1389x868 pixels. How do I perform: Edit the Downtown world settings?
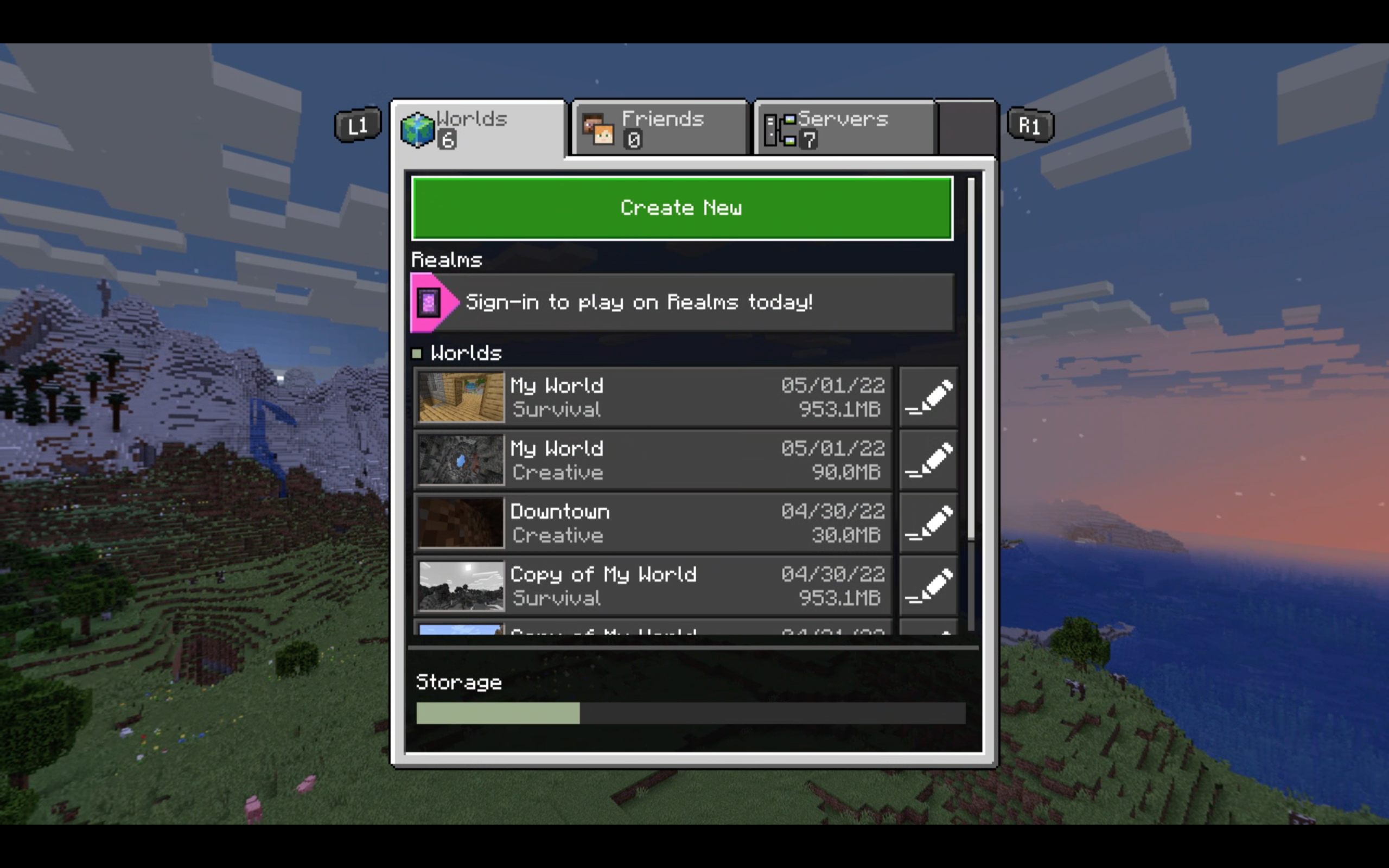tap(928, 524)
